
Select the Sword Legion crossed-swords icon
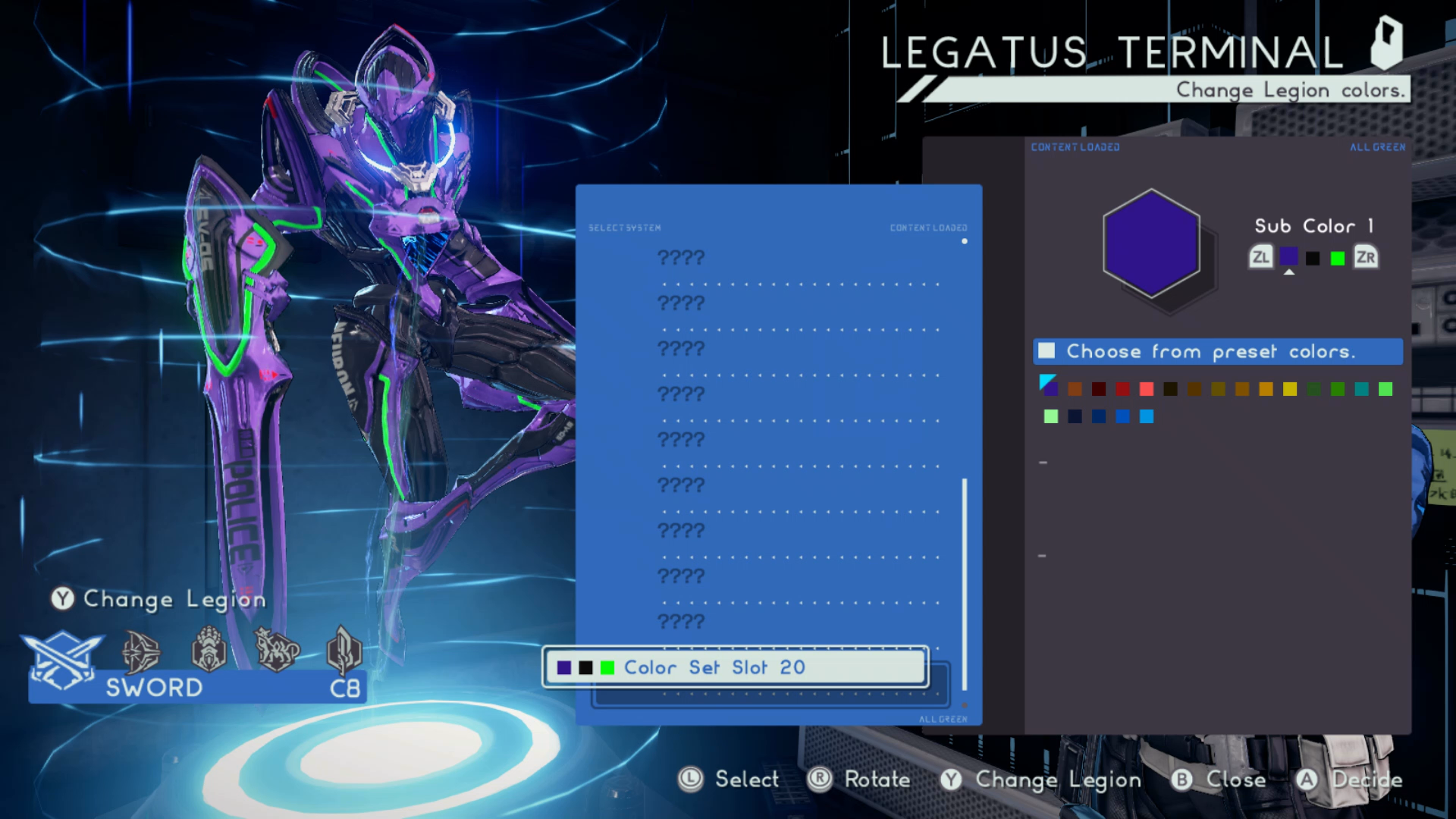(62, 657)
